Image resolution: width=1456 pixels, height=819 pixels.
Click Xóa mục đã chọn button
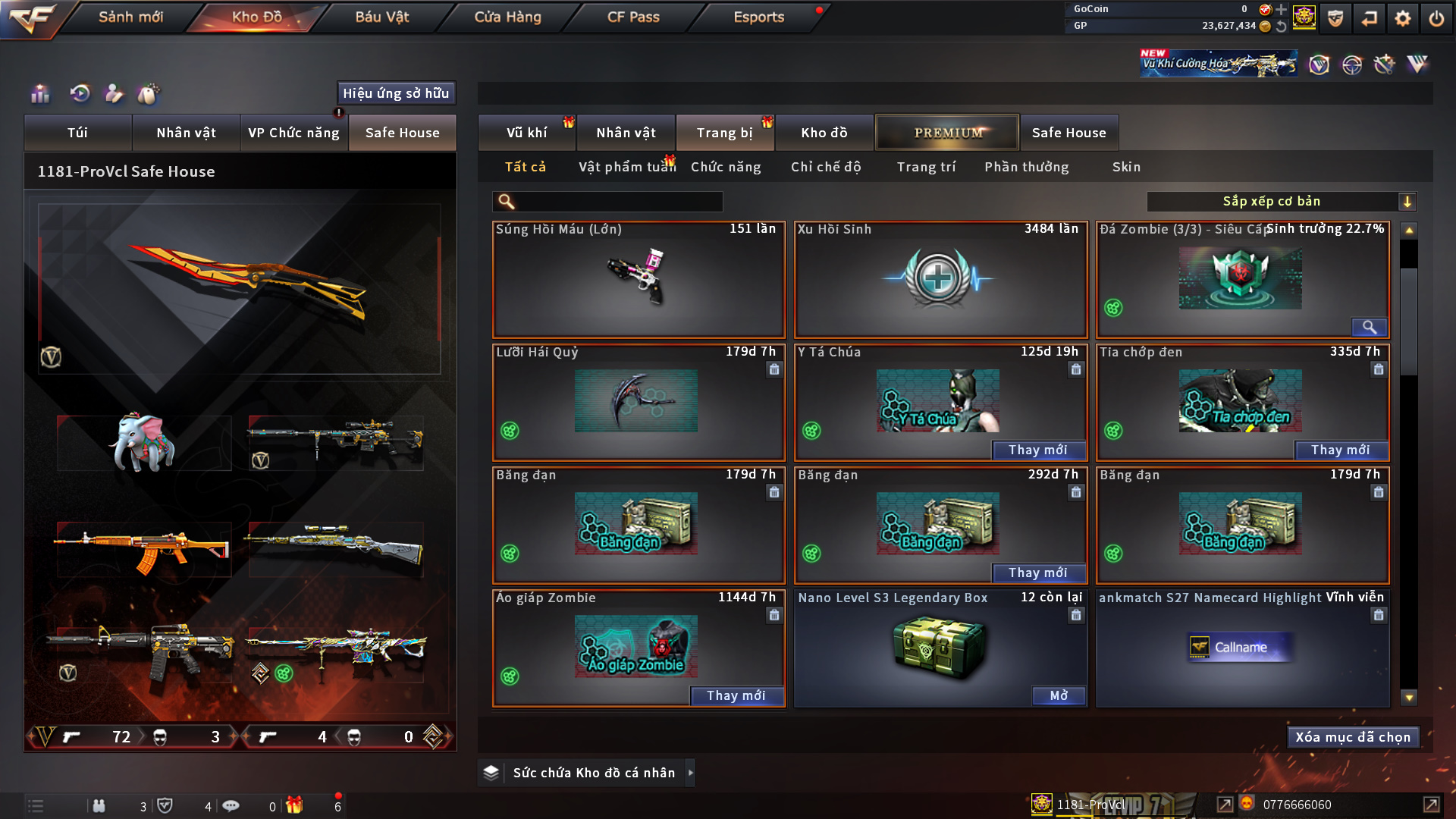pyautogui.click(x=1352, y=737)
